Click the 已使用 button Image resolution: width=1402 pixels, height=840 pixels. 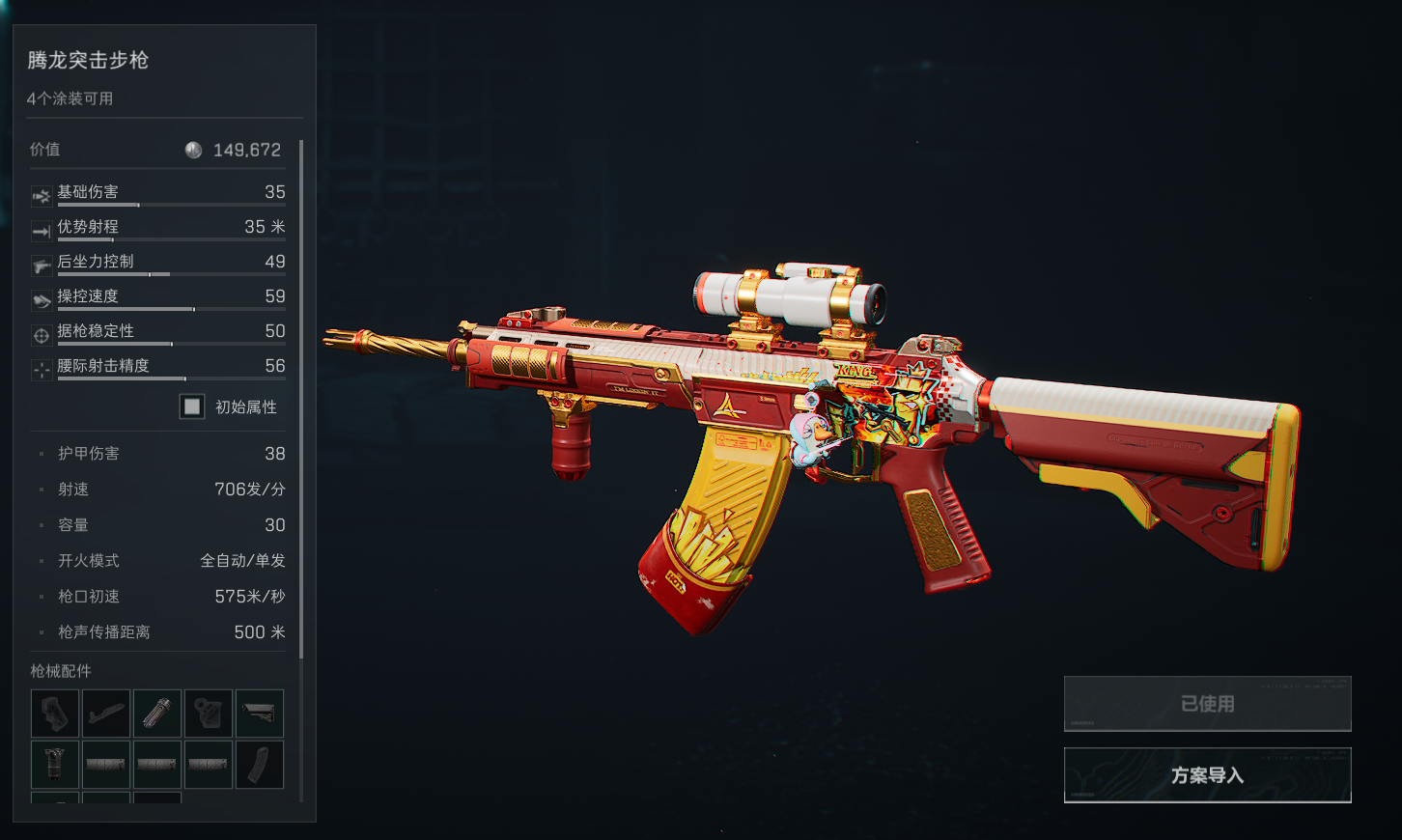(1207, 704)
